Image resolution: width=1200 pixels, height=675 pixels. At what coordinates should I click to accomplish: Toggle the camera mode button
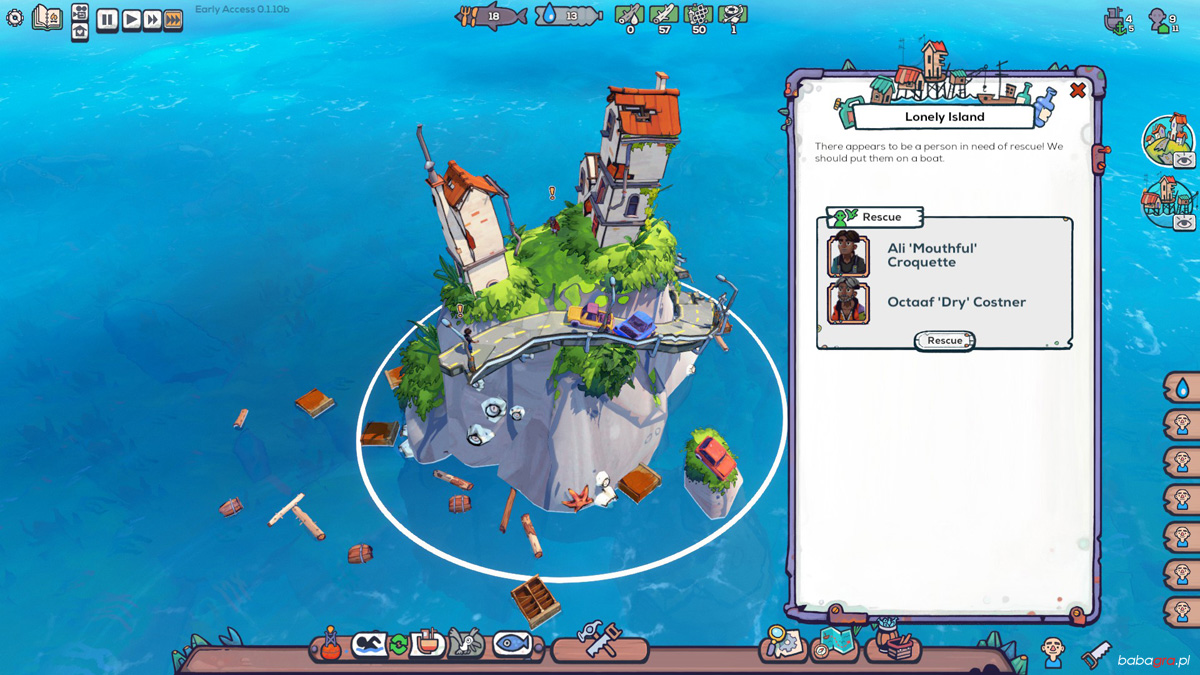[x=80, y=11]
